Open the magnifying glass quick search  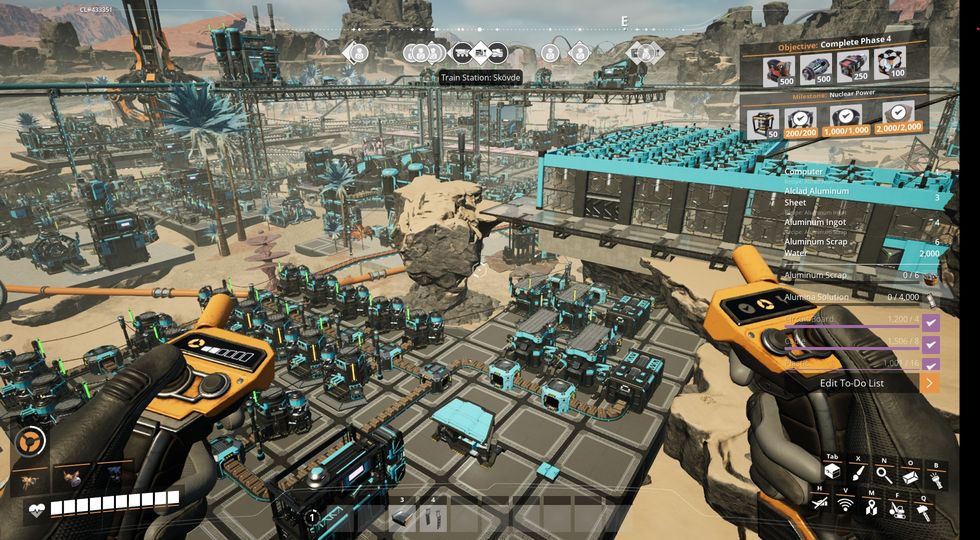pos(884,473)
